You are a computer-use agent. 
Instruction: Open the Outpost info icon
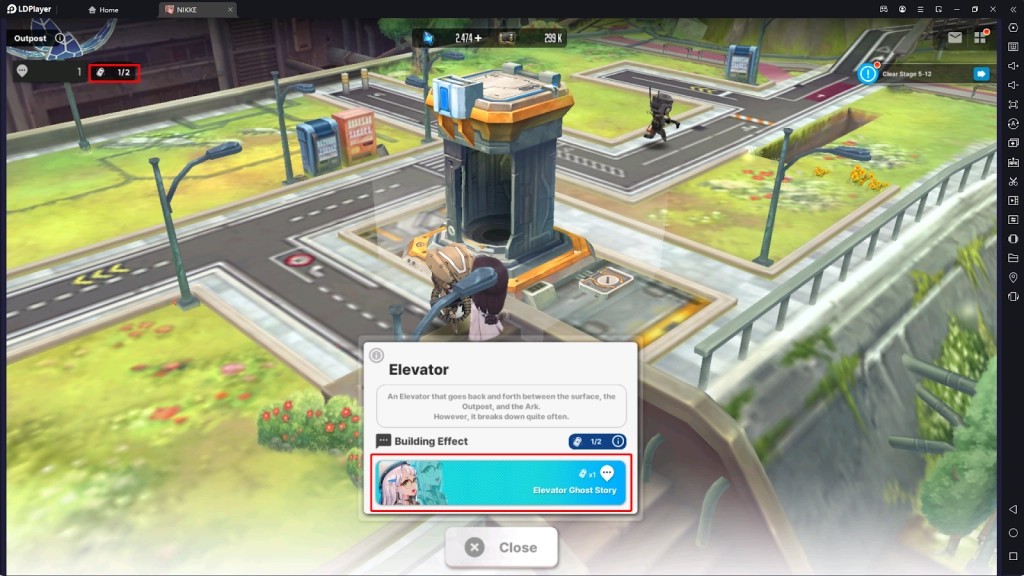click(60, 39)
